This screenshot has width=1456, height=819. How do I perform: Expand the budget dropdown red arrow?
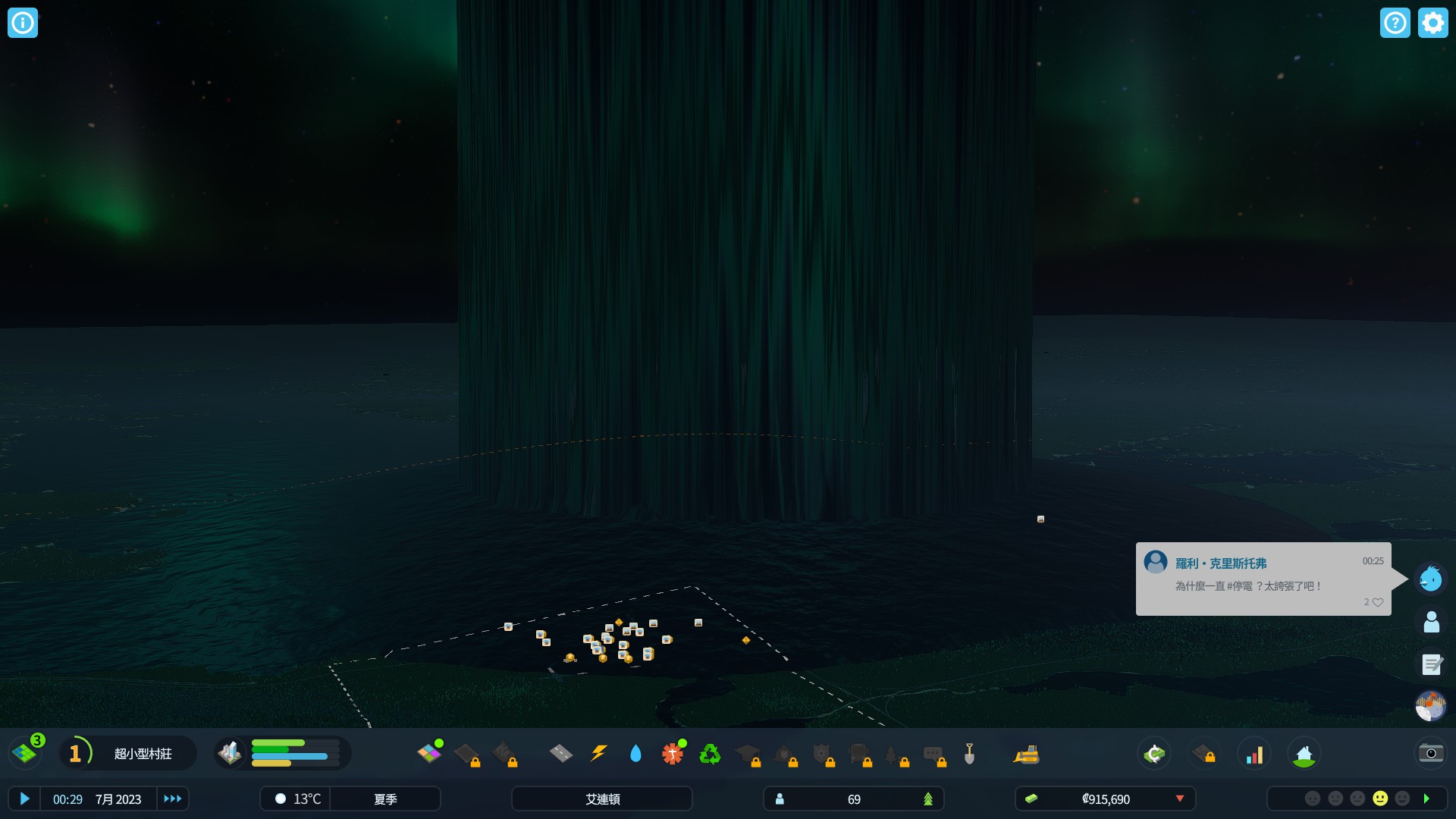pyautogui.click(x=1180, y=799)
